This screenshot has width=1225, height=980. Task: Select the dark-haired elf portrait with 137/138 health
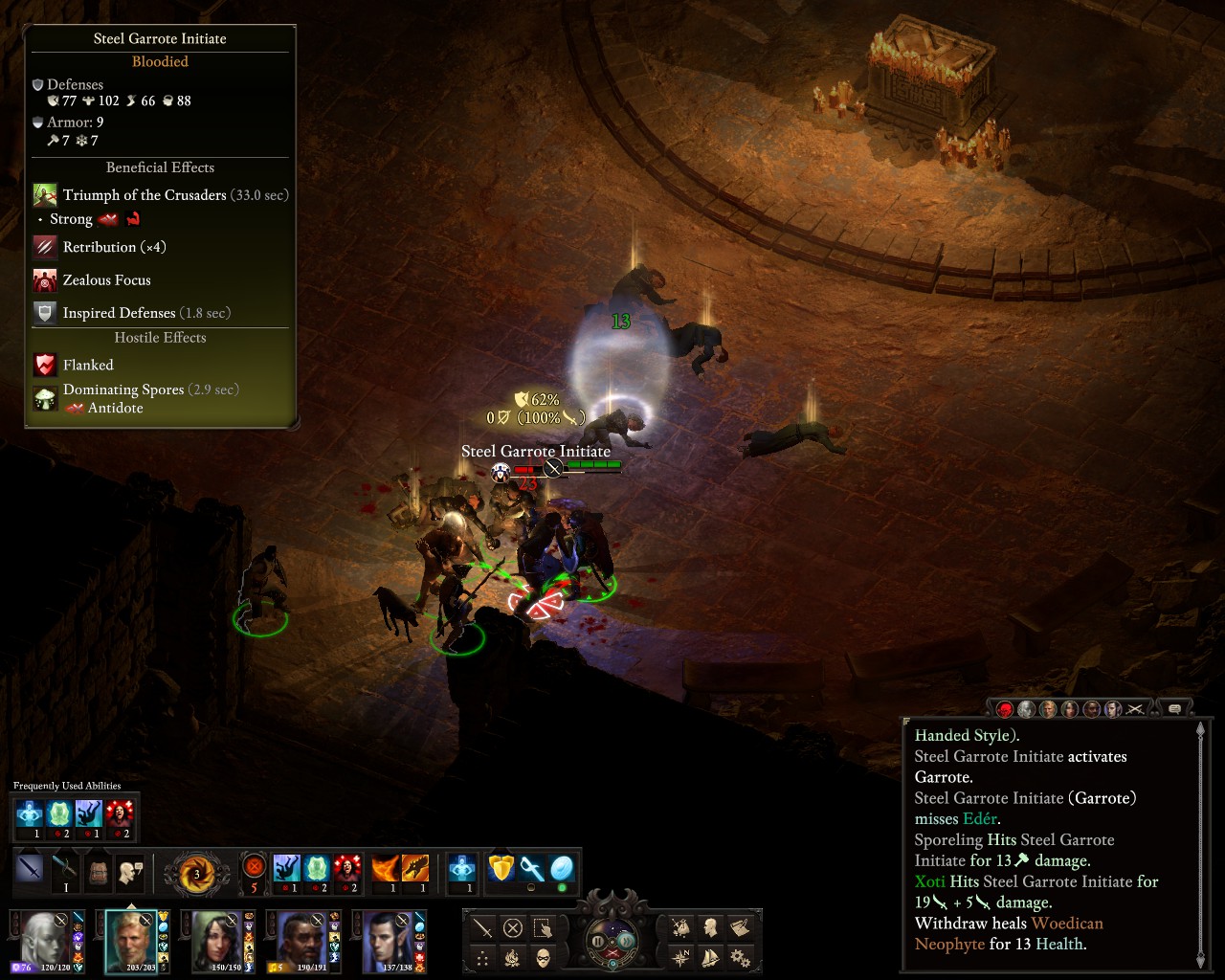(x=389, y=938)
